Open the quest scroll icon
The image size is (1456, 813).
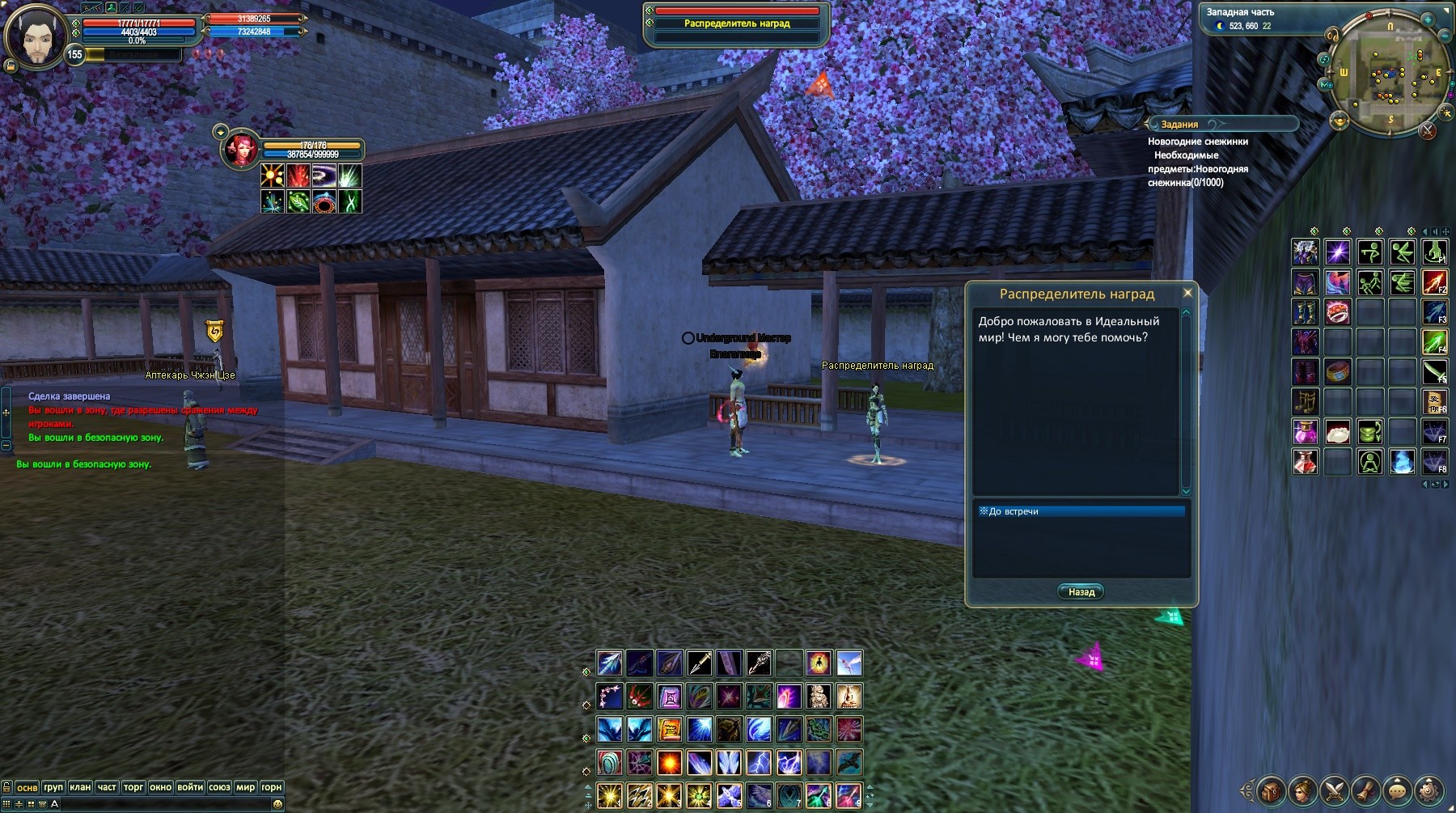[1365, 790]
